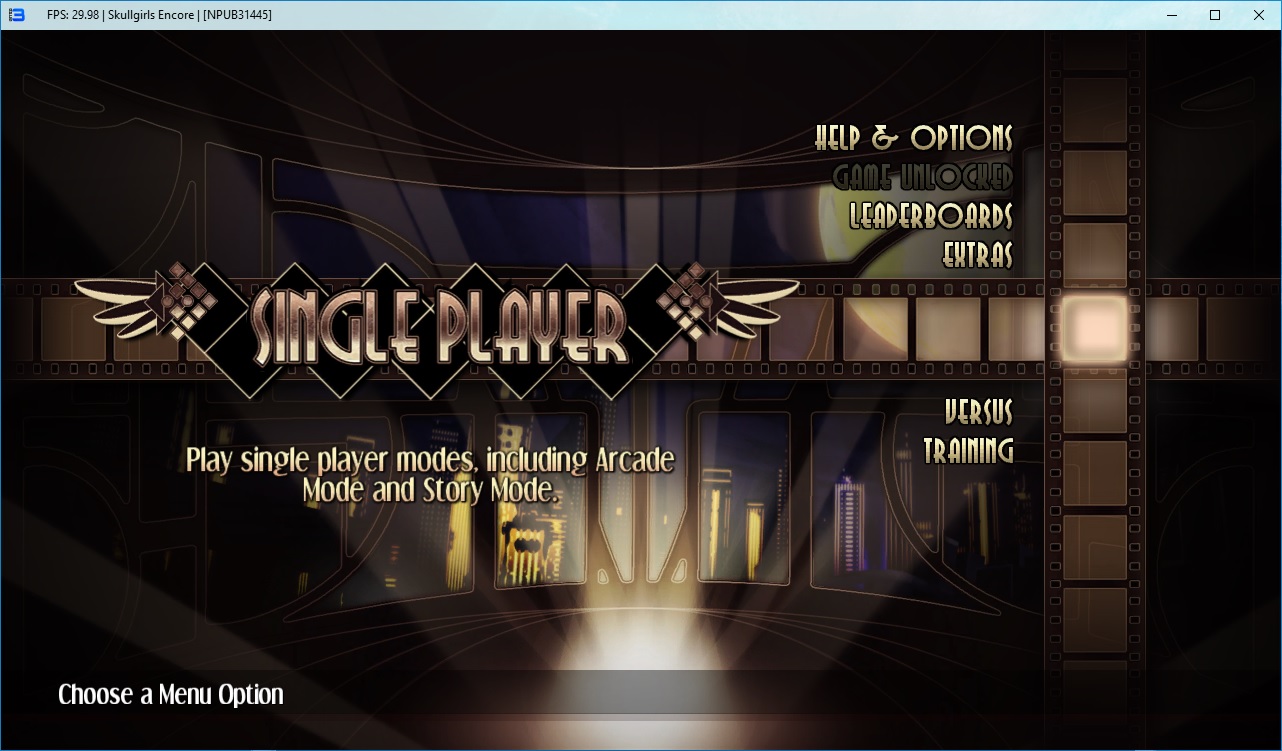Screen dimensions: 1282x751
Task: Choose the Extras menu option
Action: (977, 255)
